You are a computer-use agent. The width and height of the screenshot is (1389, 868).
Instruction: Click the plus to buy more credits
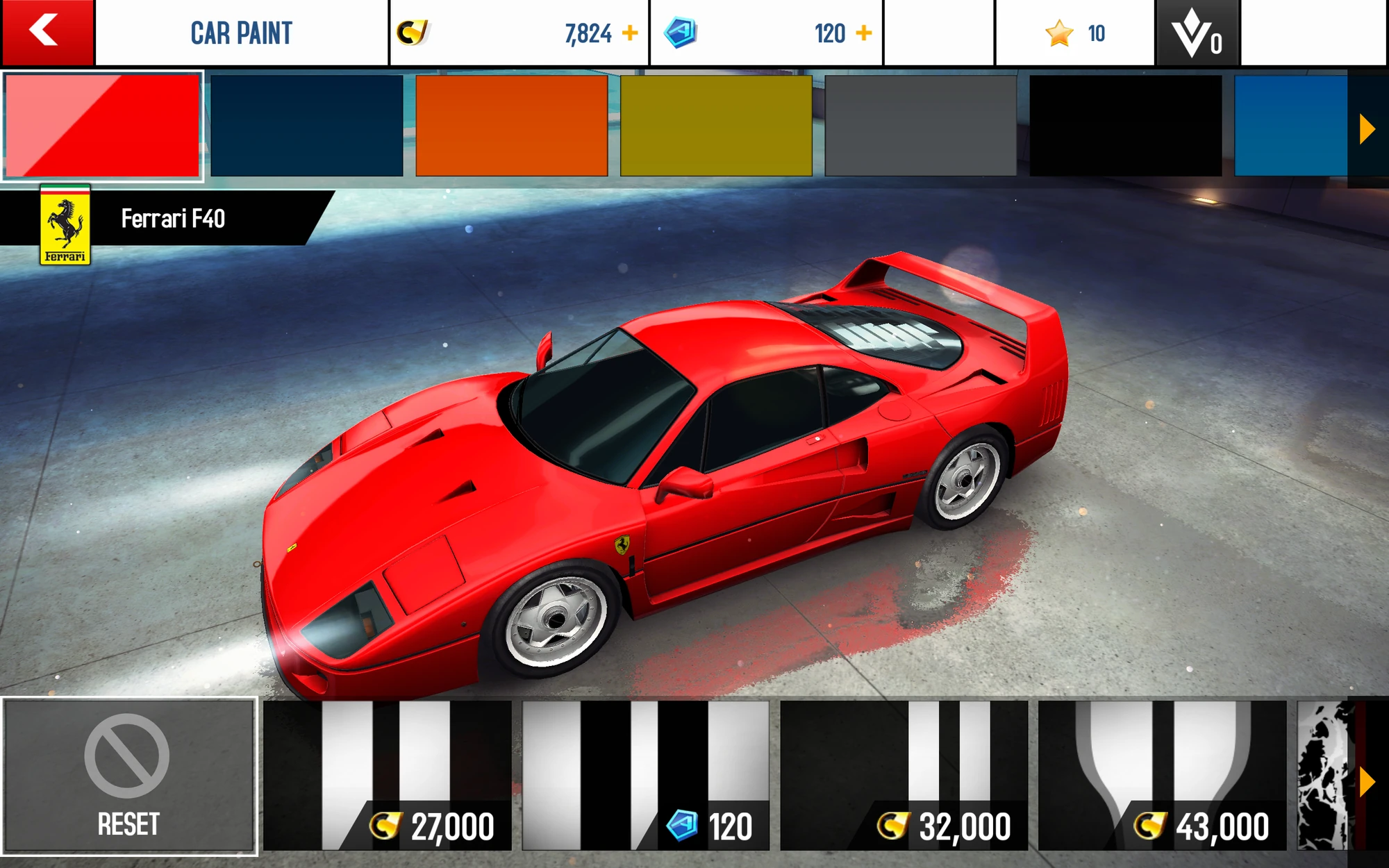pos(631,31)
